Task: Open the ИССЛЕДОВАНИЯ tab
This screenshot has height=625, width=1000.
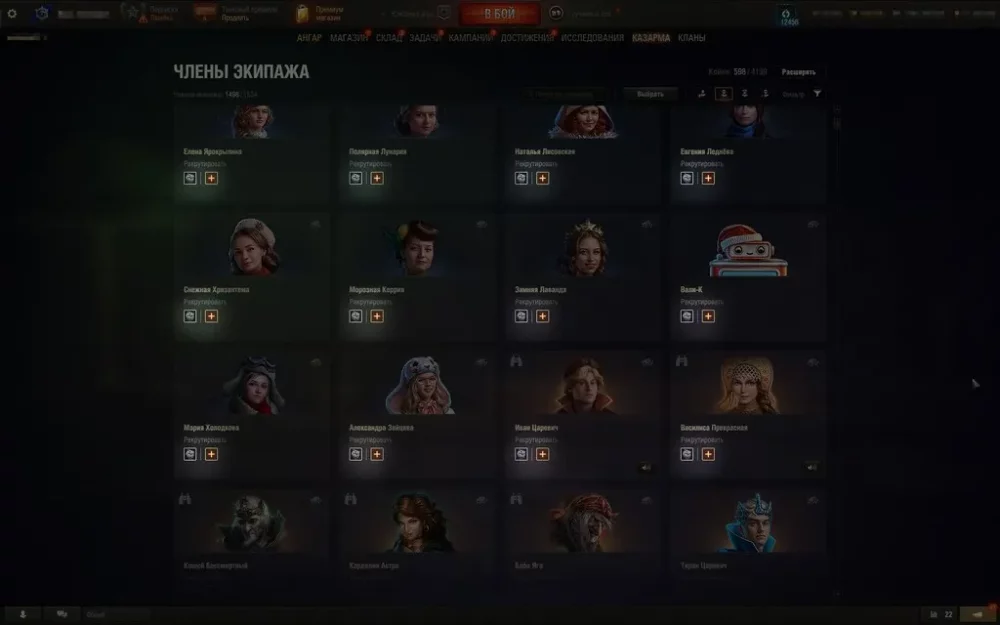Action: coord(592,38)
